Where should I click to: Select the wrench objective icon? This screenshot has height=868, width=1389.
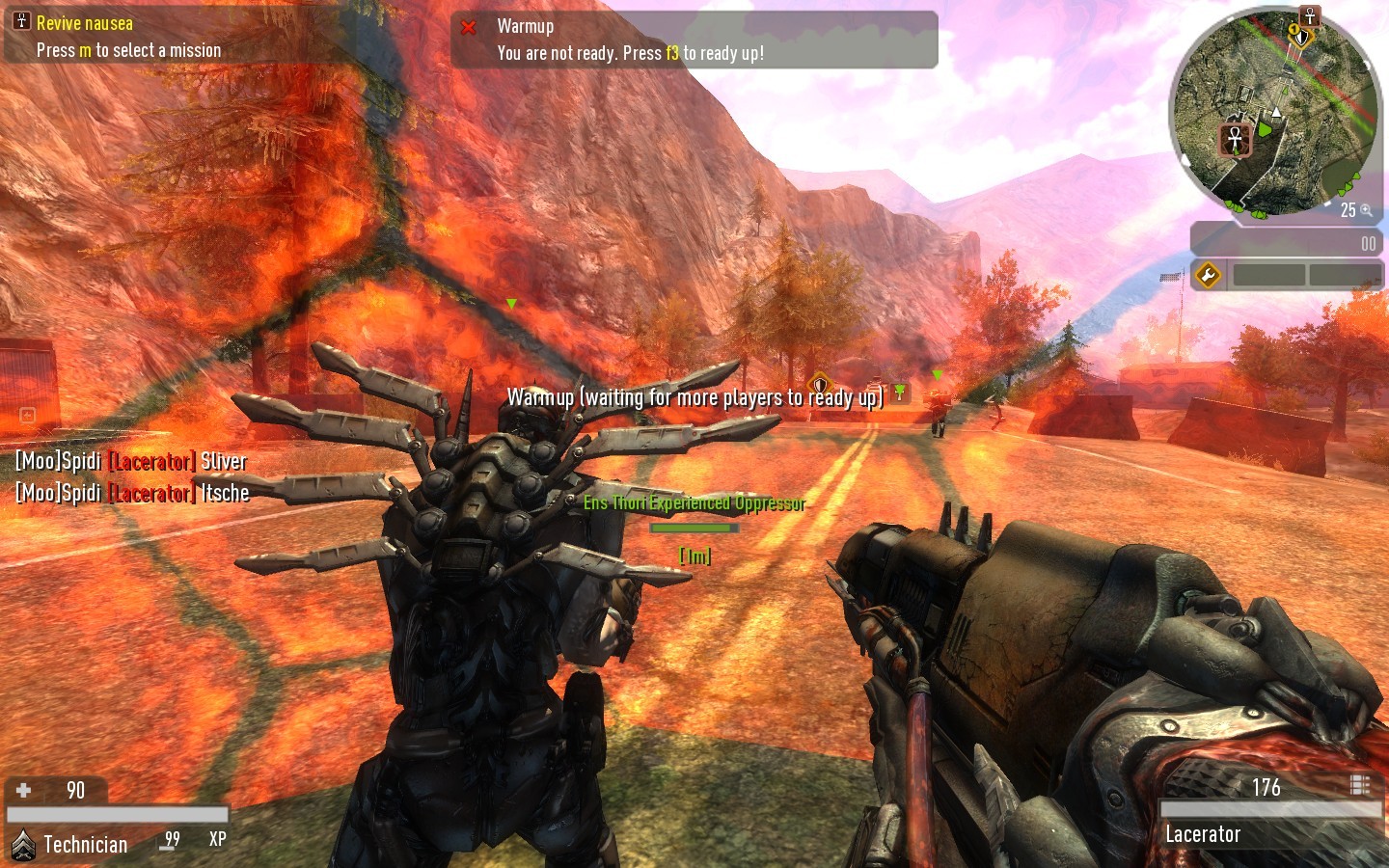(1208, 276)
